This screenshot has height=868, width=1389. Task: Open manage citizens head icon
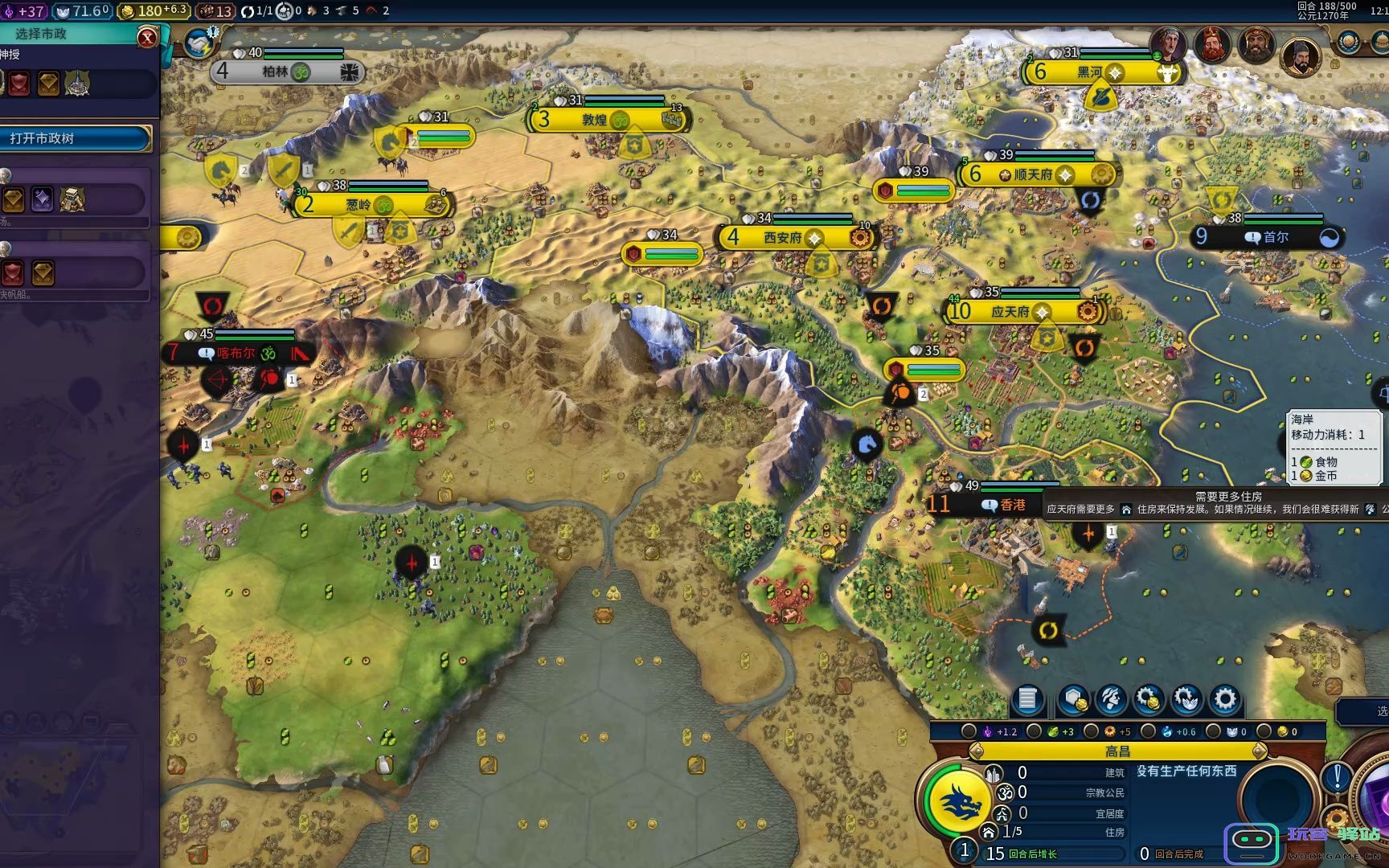pos(1111,699)
